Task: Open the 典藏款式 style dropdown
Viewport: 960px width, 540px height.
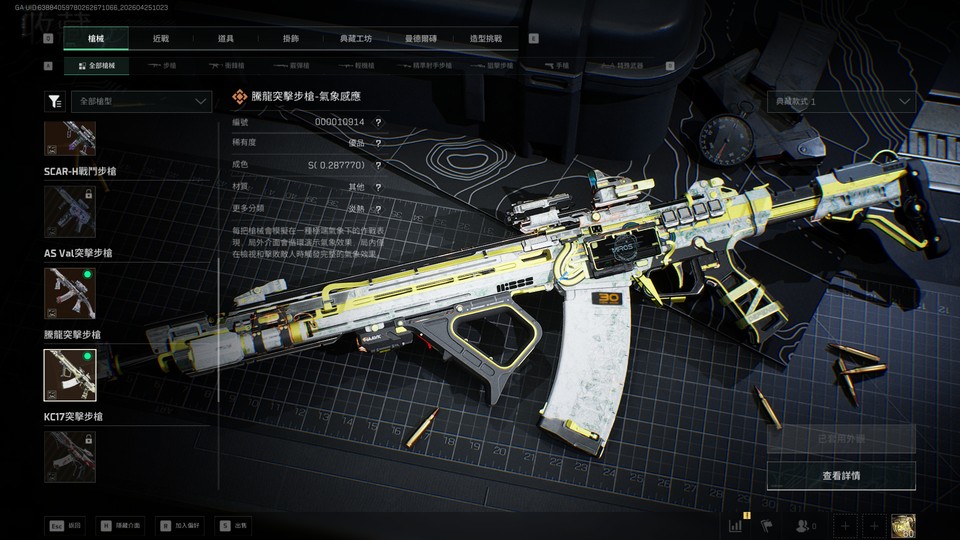Action: pos(842,101)
